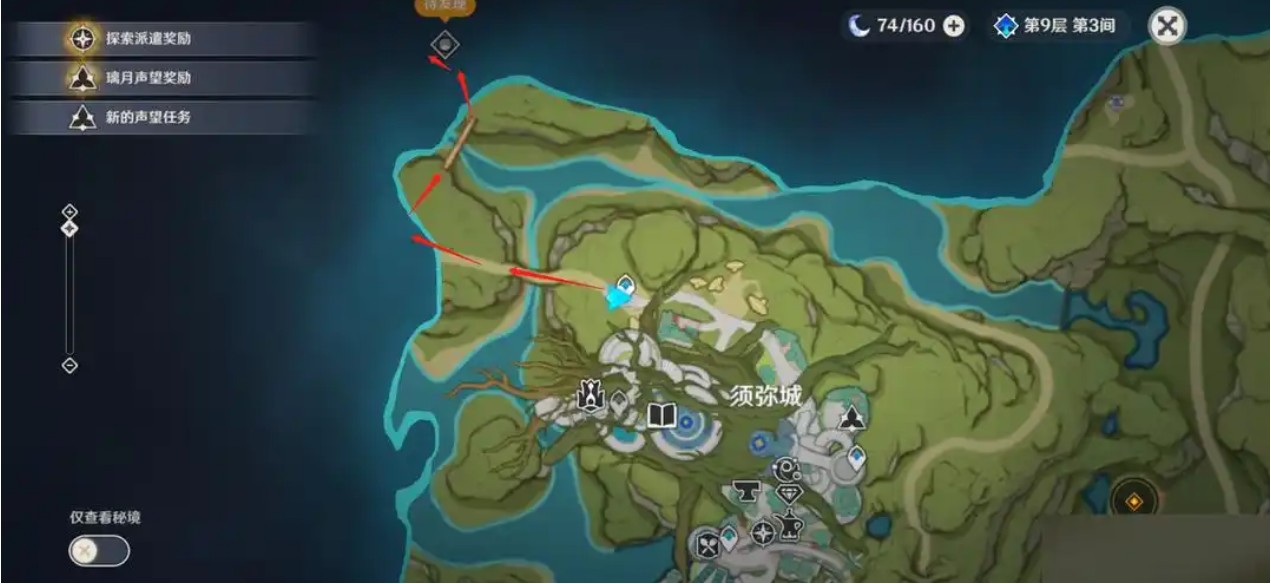Click the map zoom slider handle
The height and width of the screenshot is (584, 1271).
(69, 229)
